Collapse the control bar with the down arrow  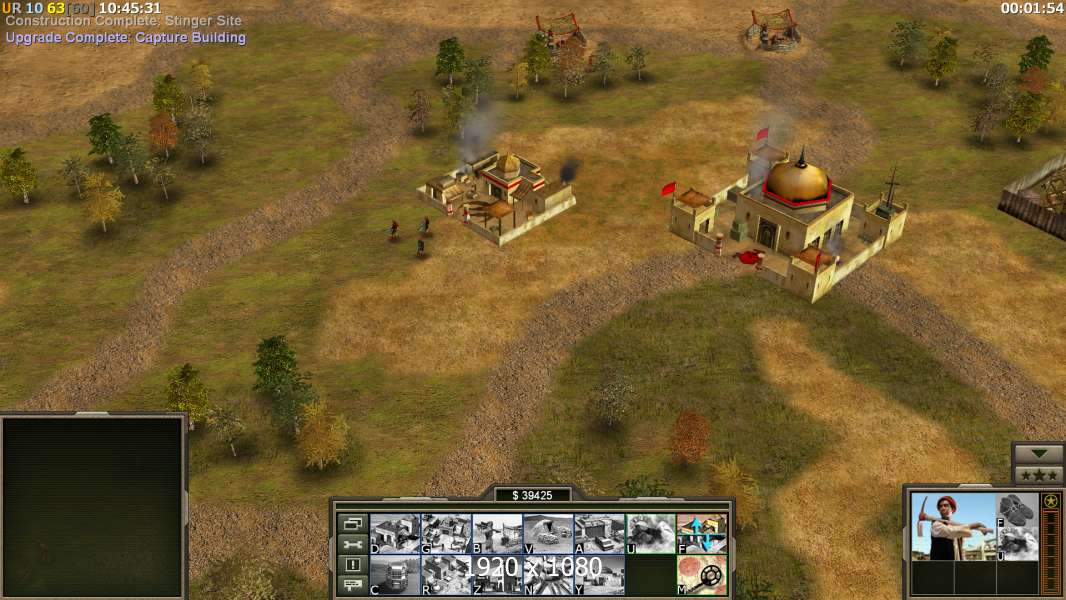click(x=1038, y=454)
